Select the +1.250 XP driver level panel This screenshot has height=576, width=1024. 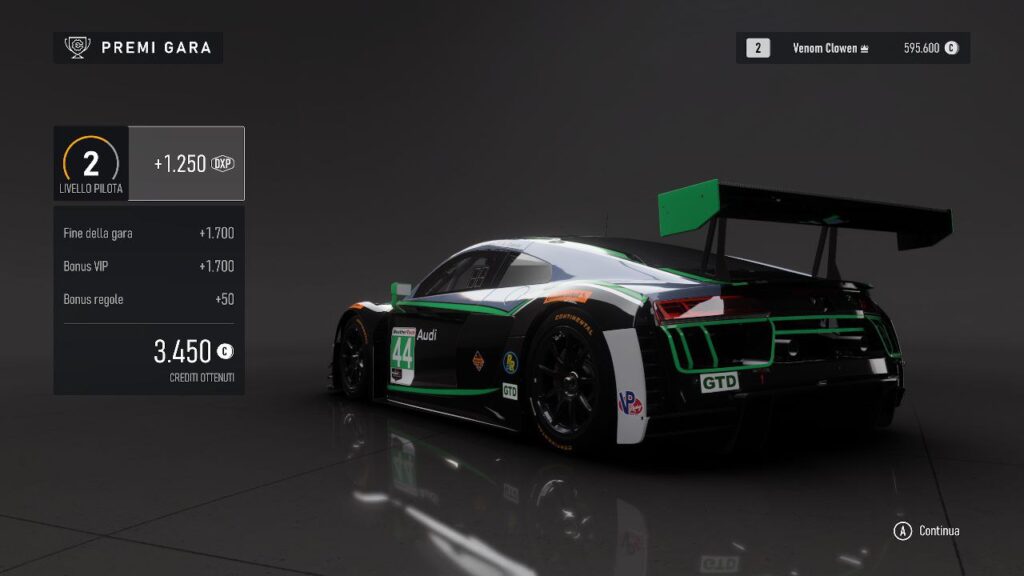186,163
